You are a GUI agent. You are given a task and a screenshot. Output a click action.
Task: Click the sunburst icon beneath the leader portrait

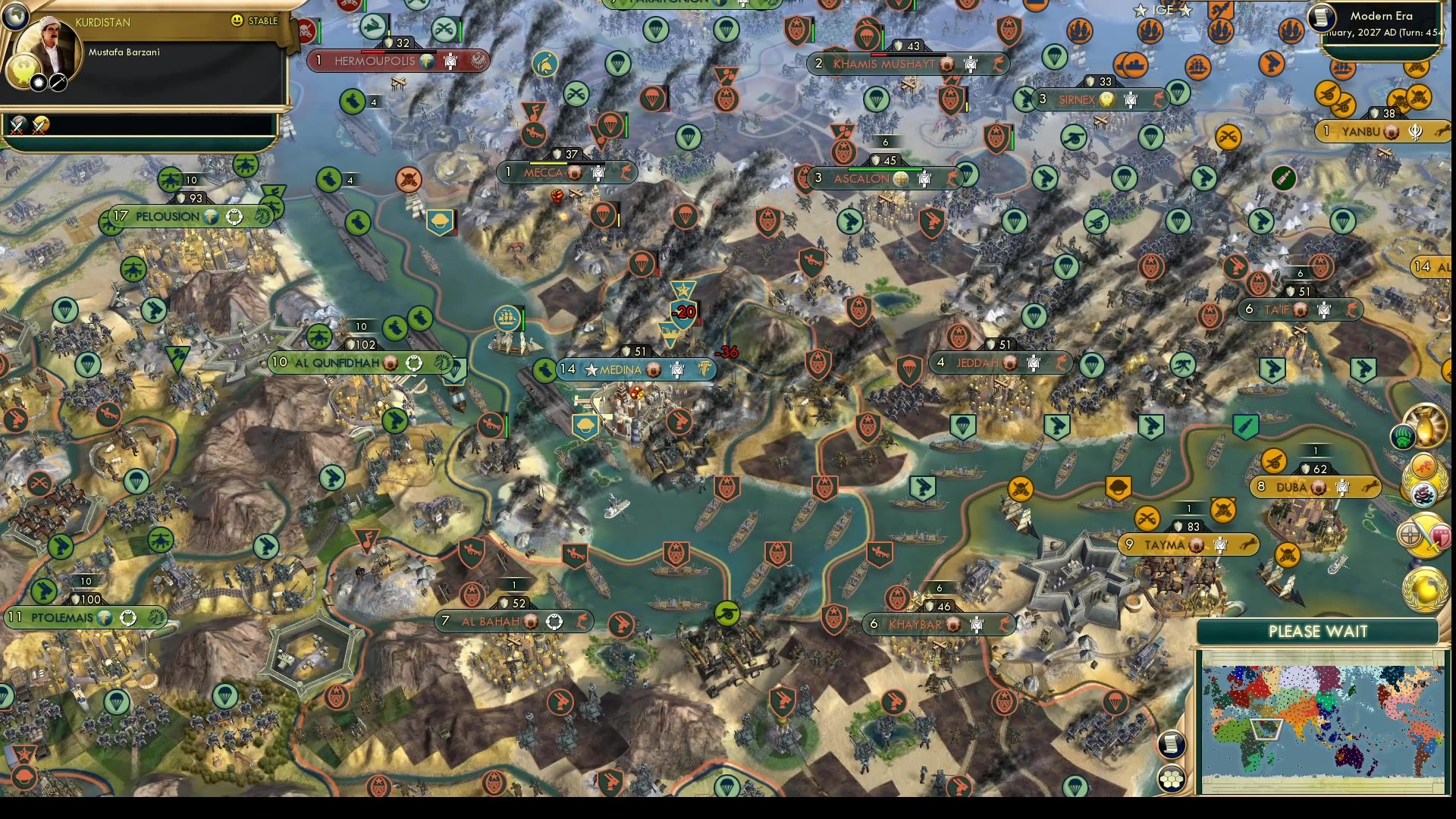click(39, 83)
